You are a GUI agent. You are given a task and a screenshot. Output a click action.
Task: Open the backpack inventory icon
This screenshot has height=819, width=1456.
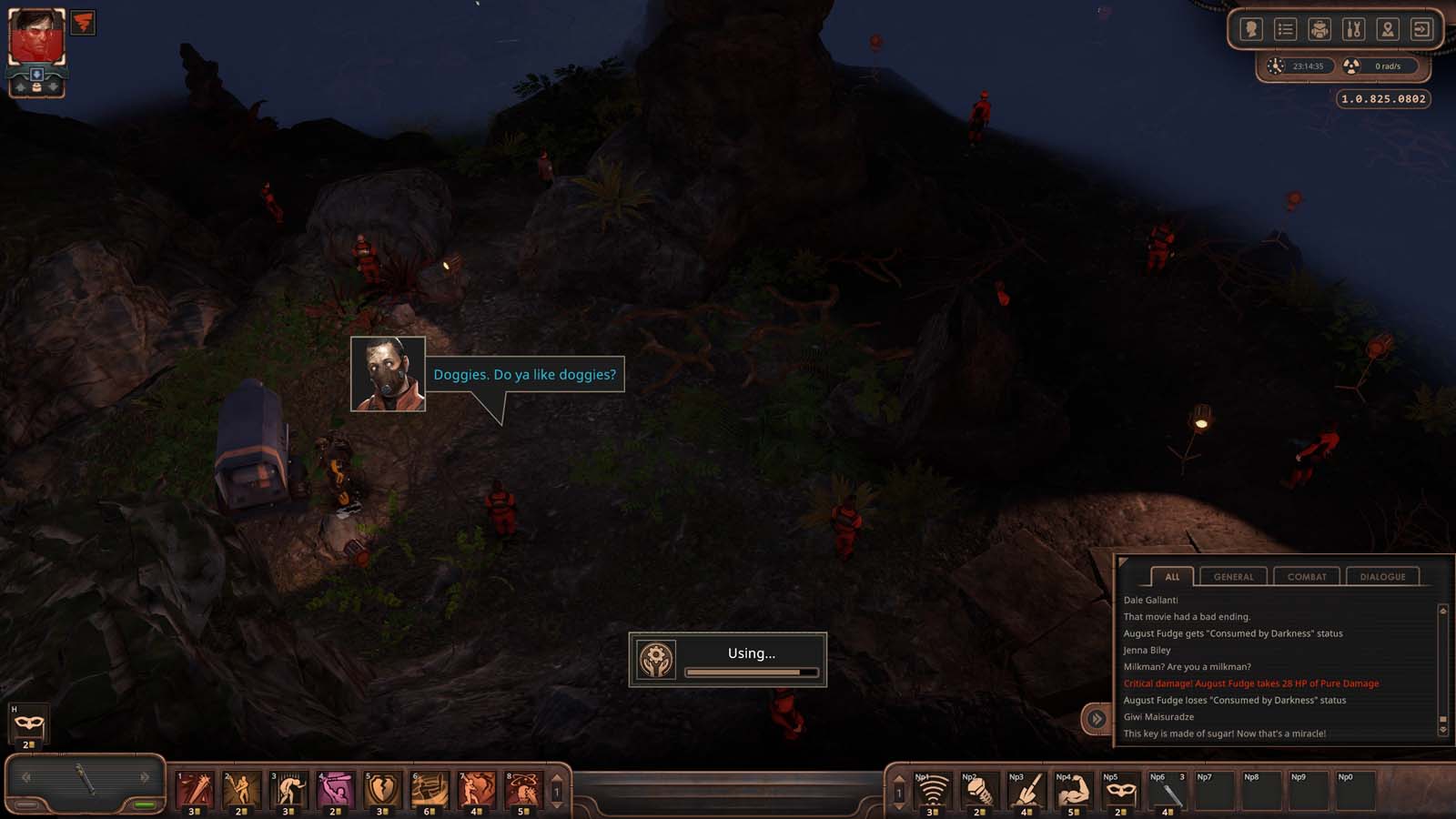(1319, 30)
